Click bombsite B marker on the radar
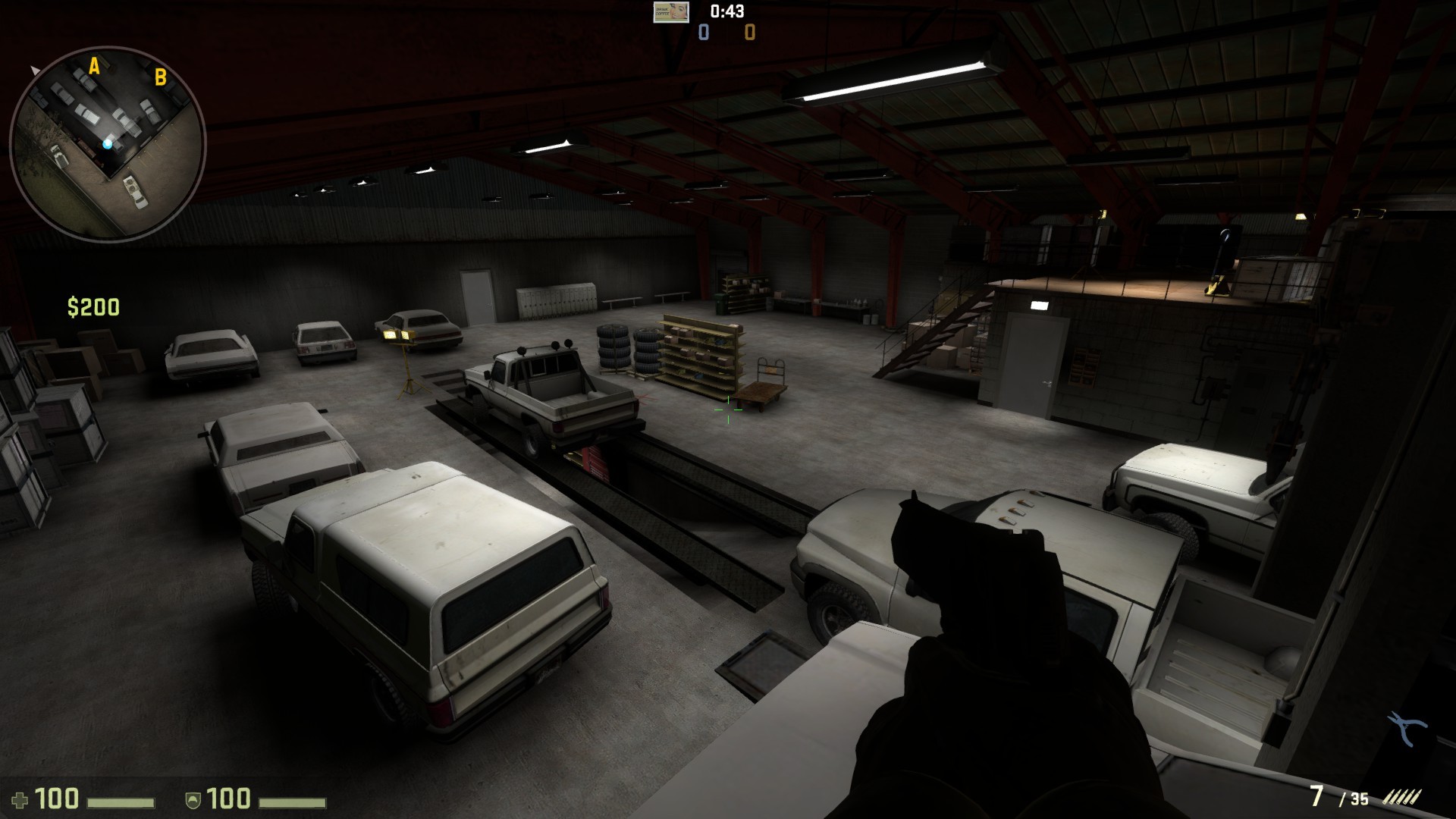This screenshot has width=1456, height=819. point(159,76)
